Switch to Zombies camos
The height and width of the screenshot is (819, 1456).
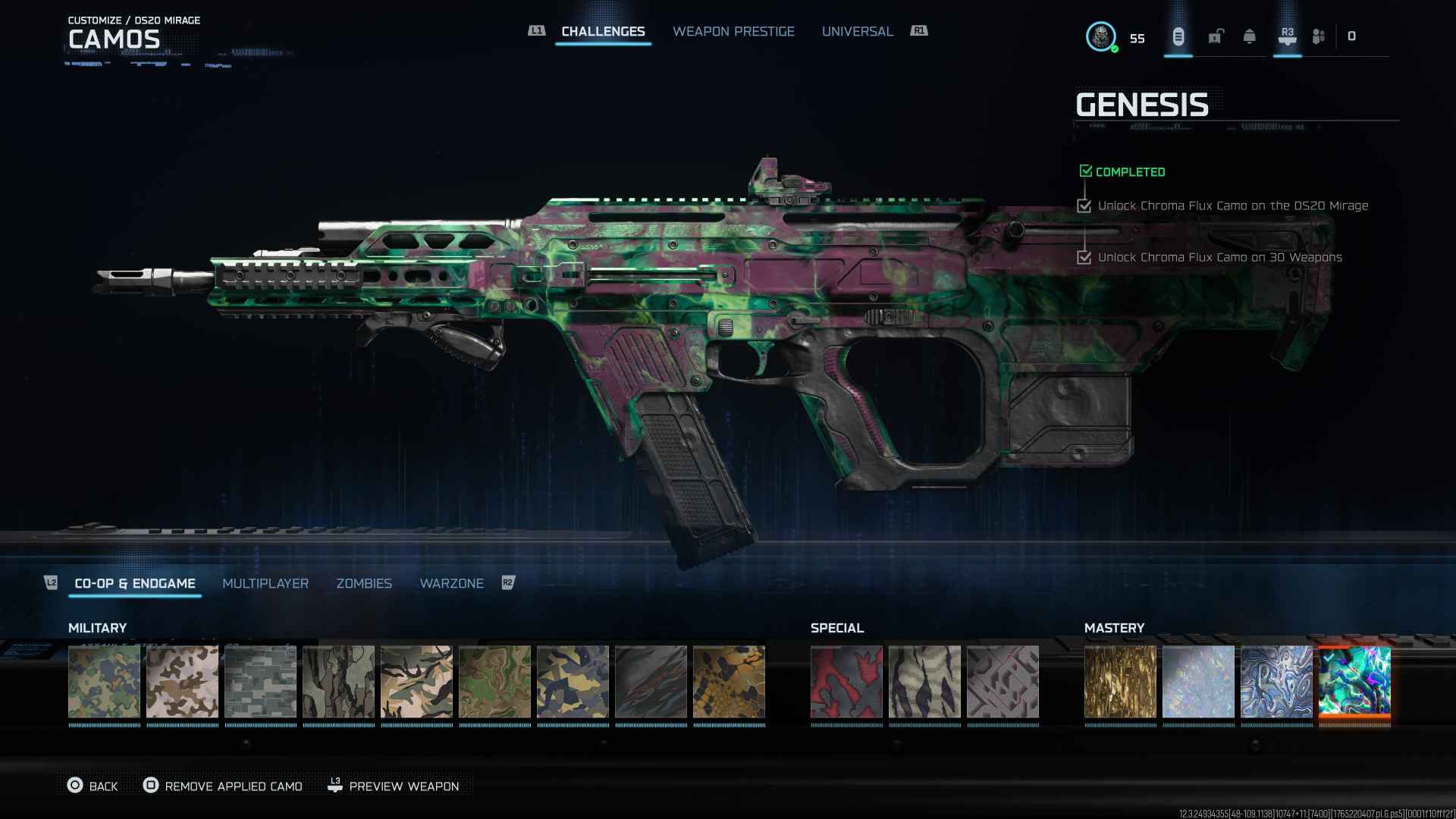click(x=364, y=583)
